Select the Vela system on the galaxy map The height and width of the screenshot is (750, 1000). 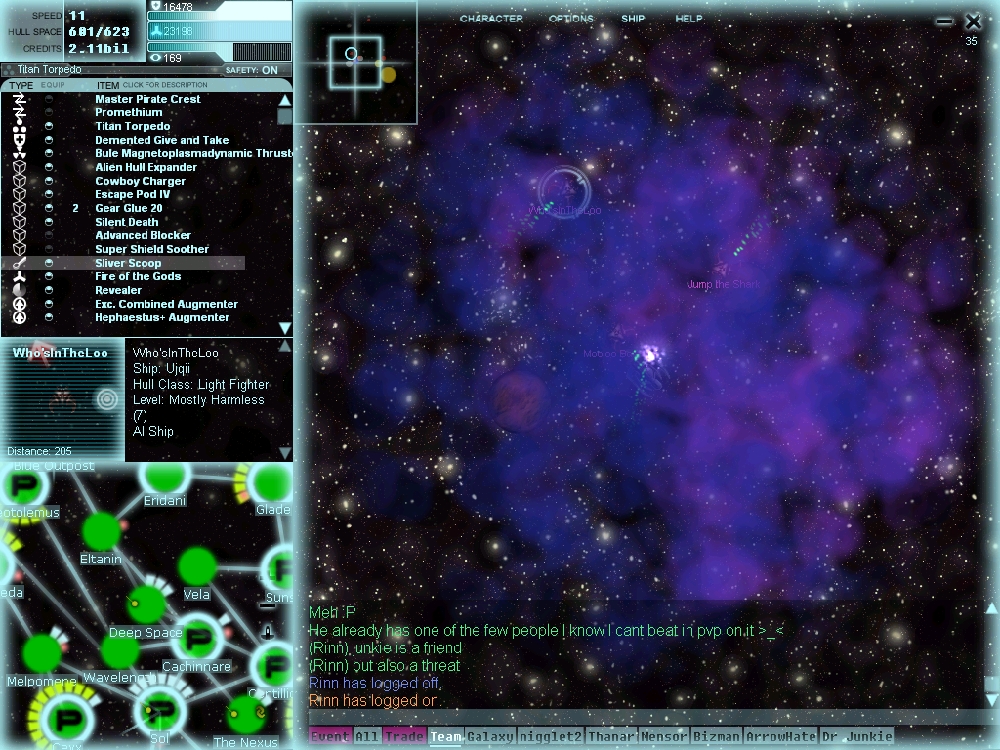tap(197, 567)
